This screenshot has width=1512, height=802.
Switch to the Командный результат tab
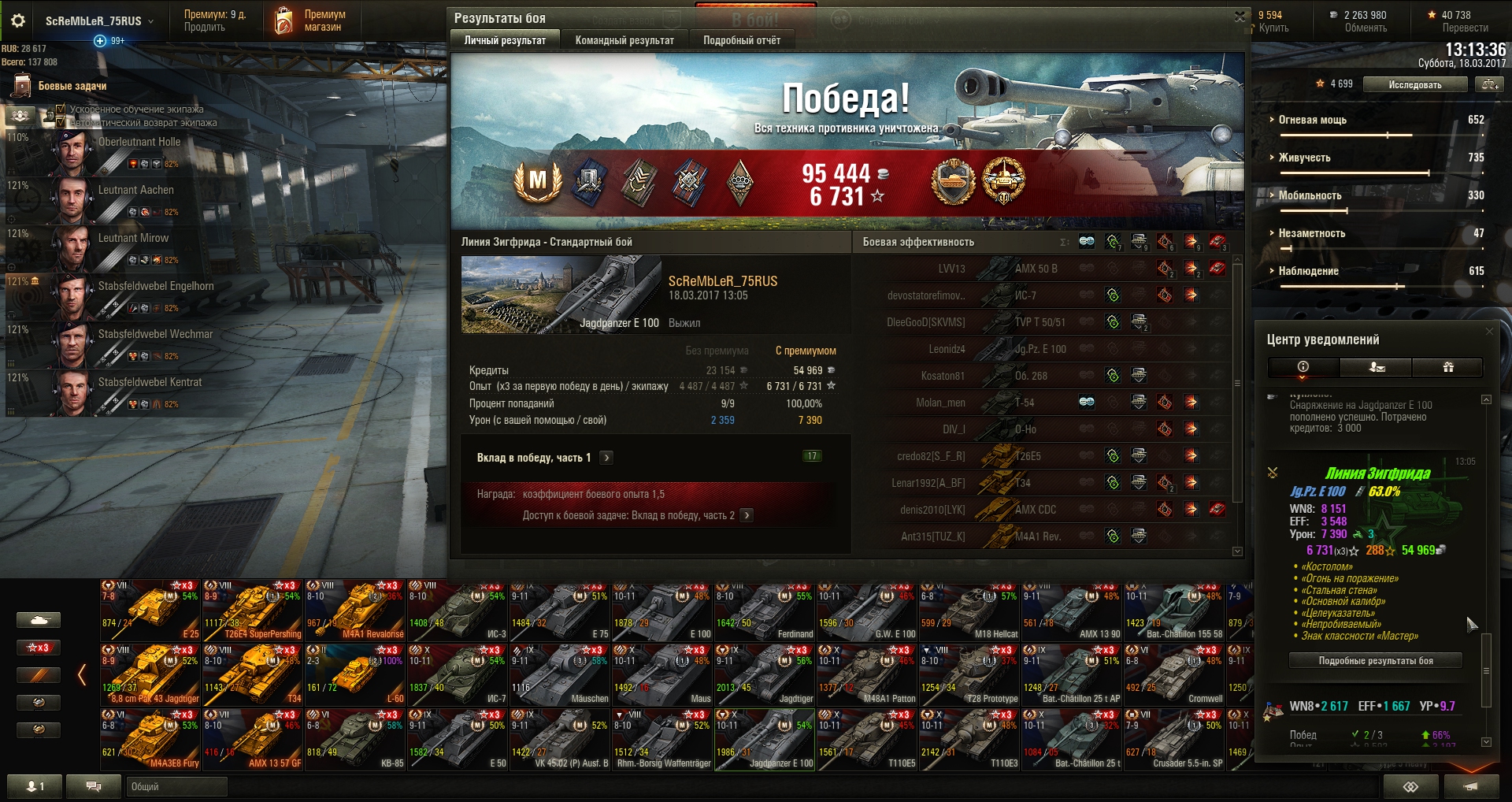(x=624, y=40)
